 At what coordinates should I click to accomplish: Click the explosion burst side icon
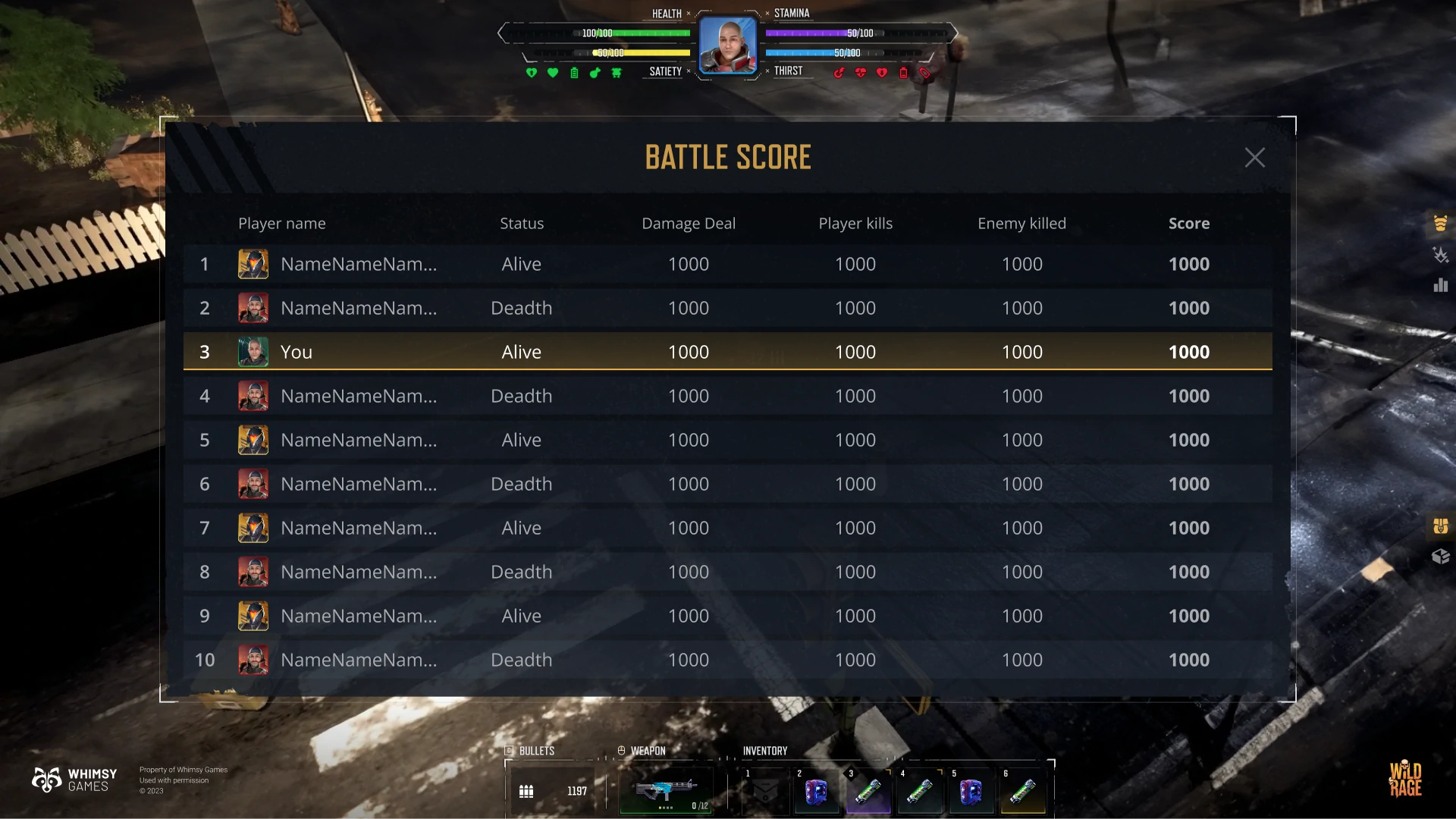point(1440,255)
